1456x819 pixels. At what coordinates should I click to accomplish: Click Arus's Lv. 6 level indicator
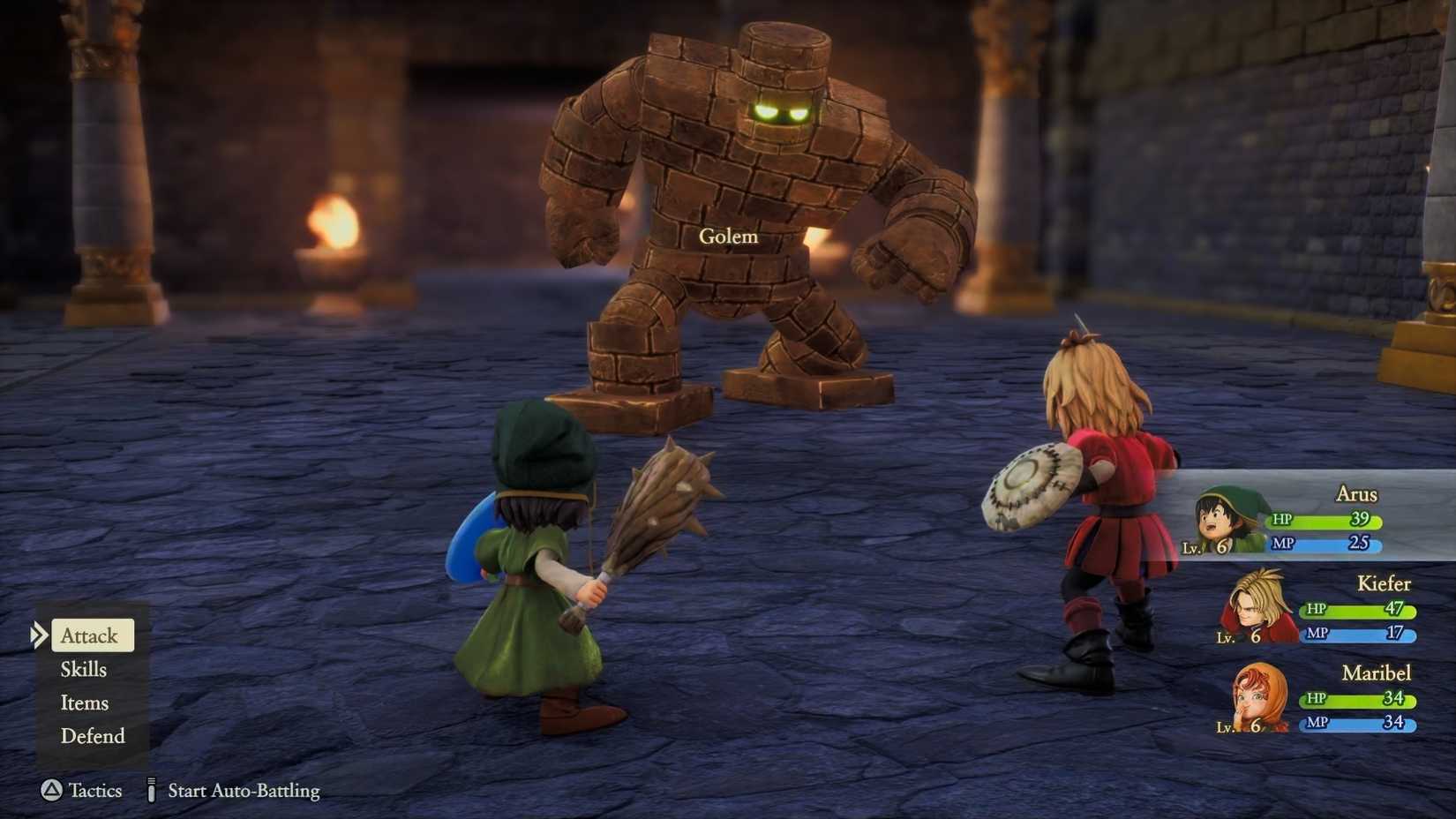coord(1206,547)
